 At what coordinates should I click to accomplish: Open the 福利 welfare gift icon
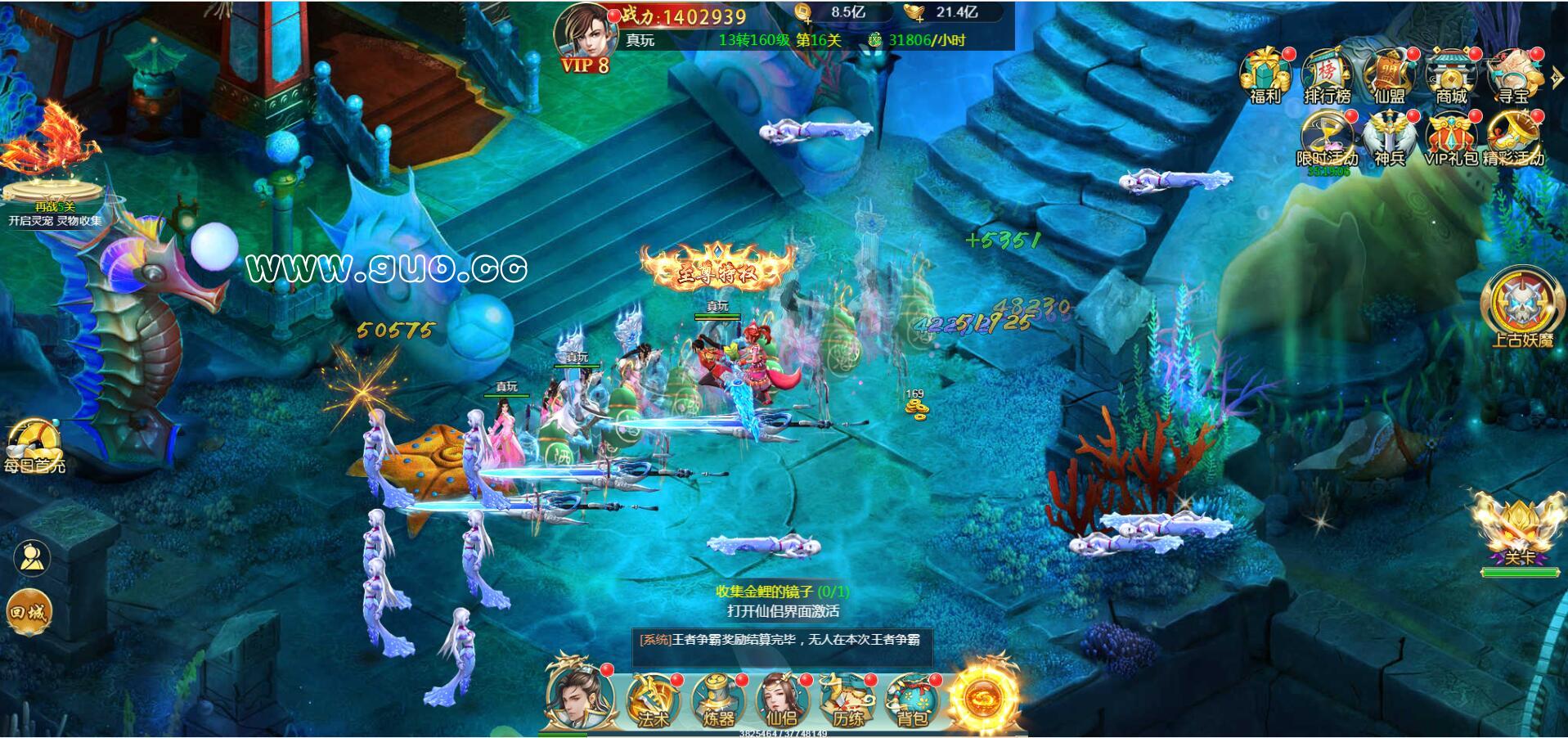[x=1265, y=75]
